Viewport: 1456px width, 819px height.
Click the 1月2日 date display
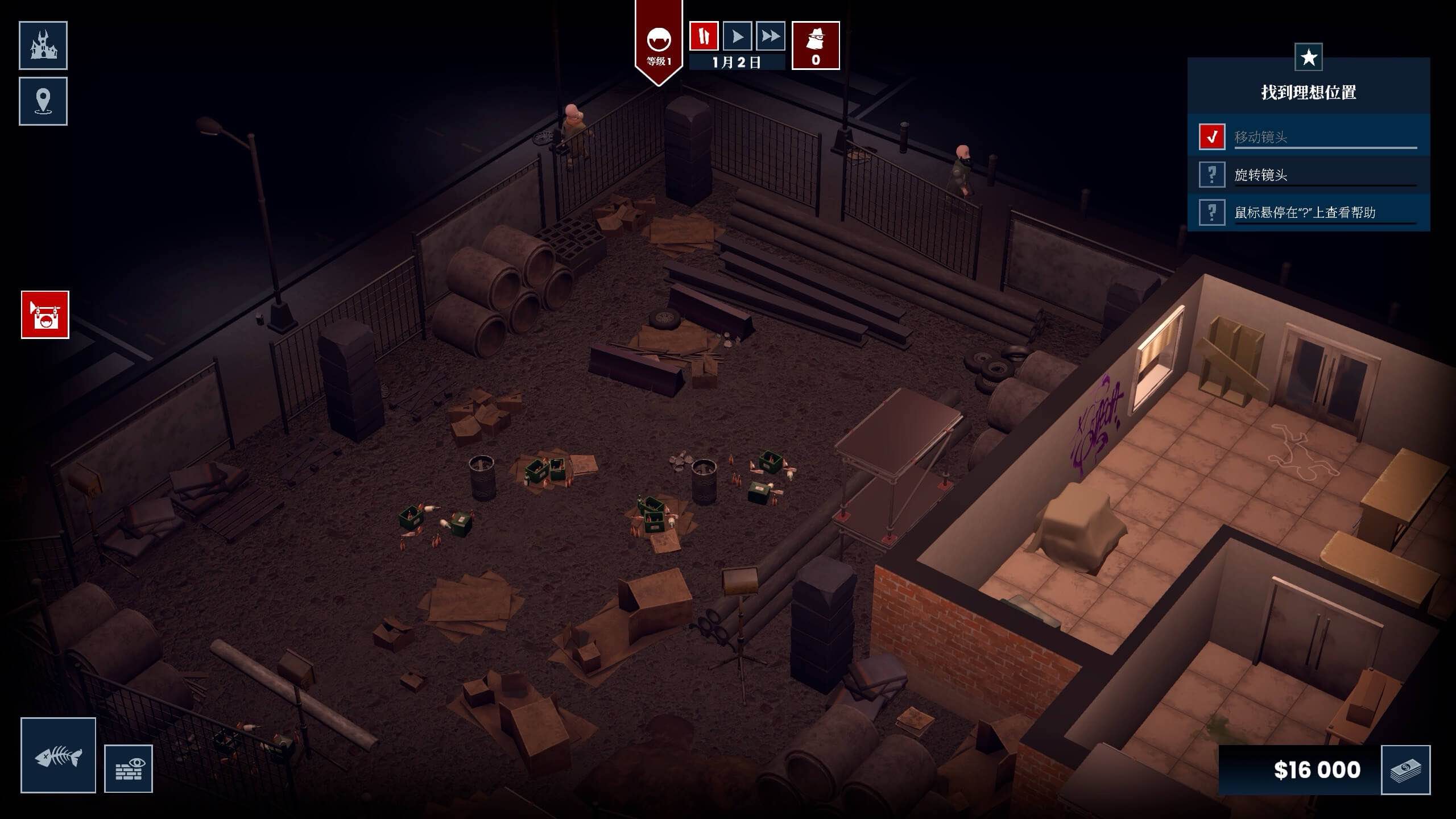coord(738,63)
